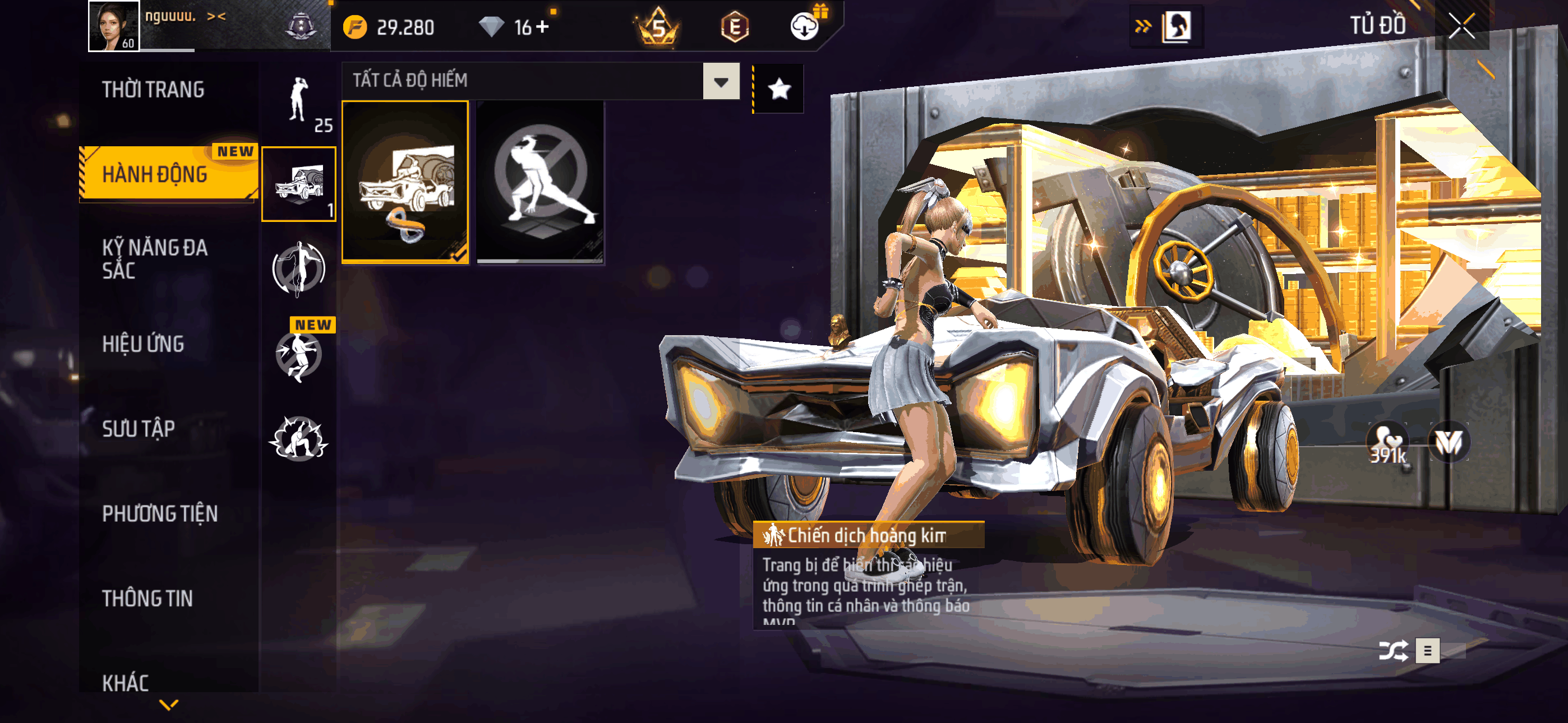The height and width of the screenshot is (723, 1568).
Task: Add diamonds with the plus button
Action: (x=542, y=27)
